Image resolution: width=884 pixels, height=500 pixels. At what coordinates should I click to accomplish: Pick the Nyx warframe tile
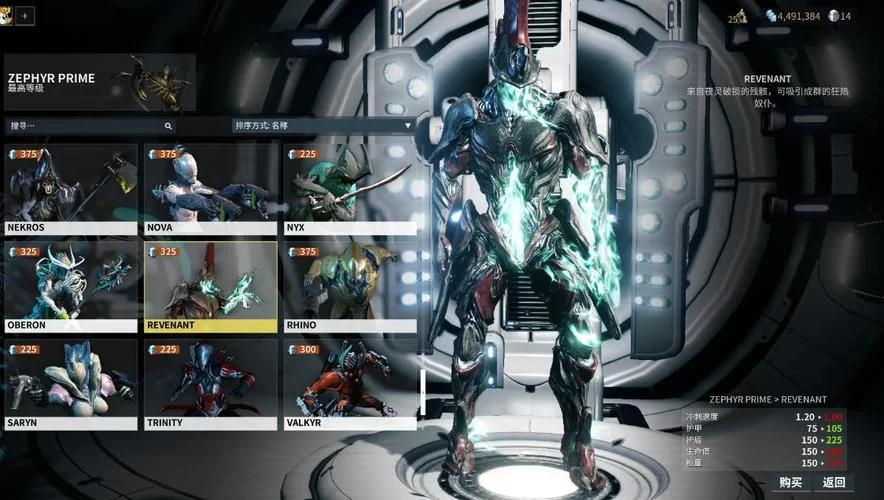click(x=349, y=188)
